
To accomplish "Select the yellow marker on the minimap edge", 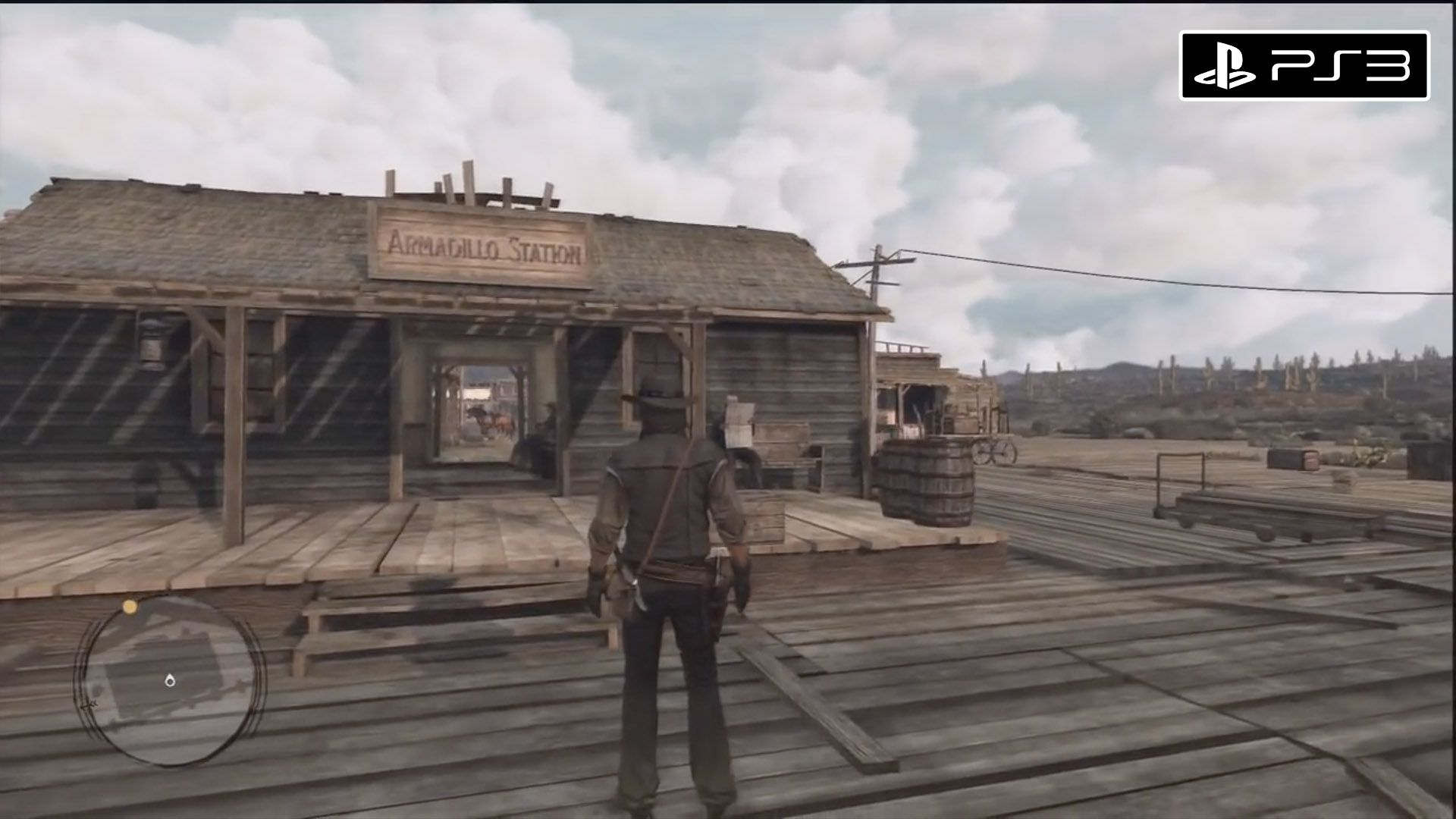I will pos(130,607).
